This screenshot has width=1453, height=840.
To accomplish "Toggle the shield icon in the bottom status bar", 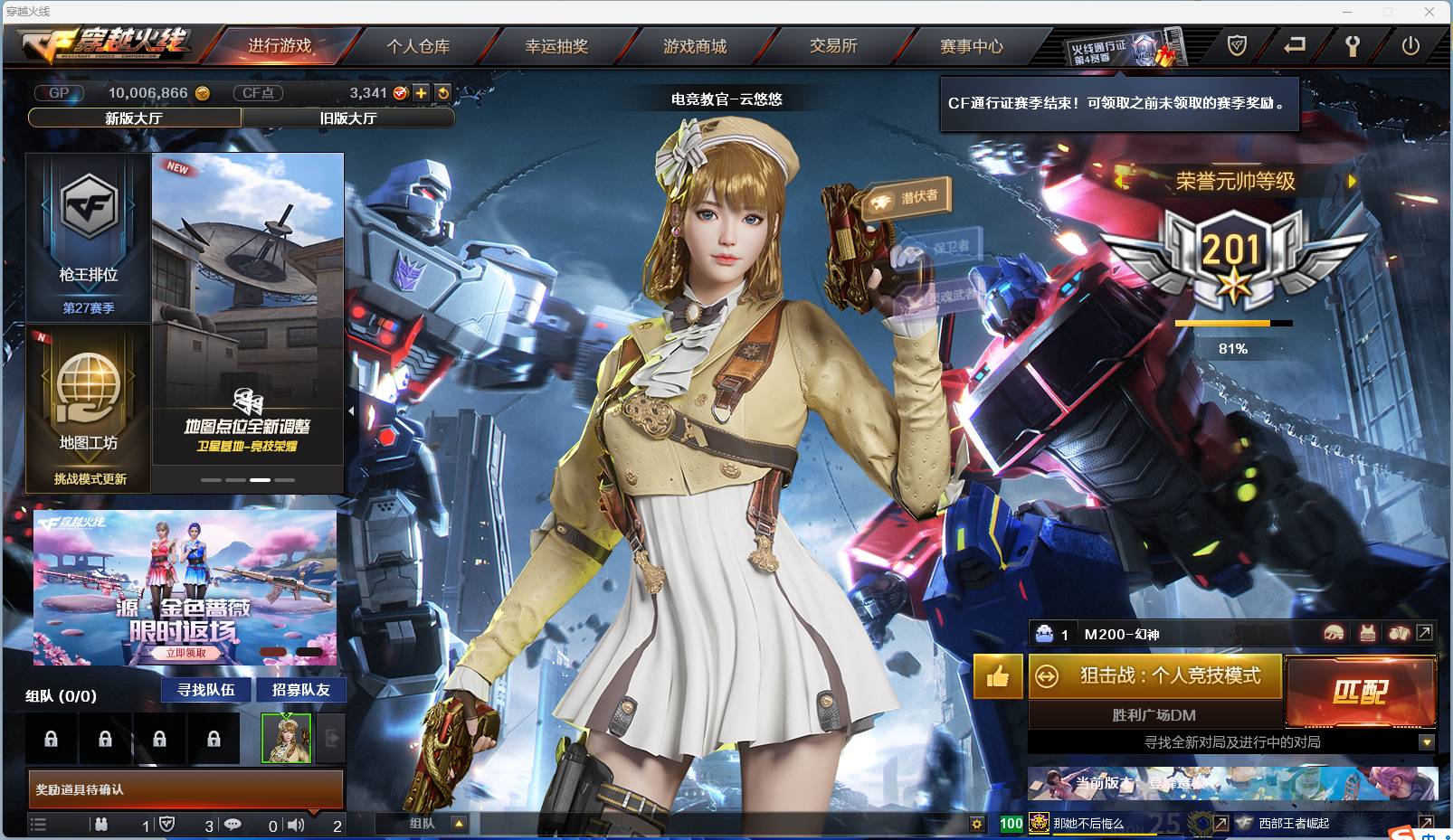I will [x=170, y=826].
